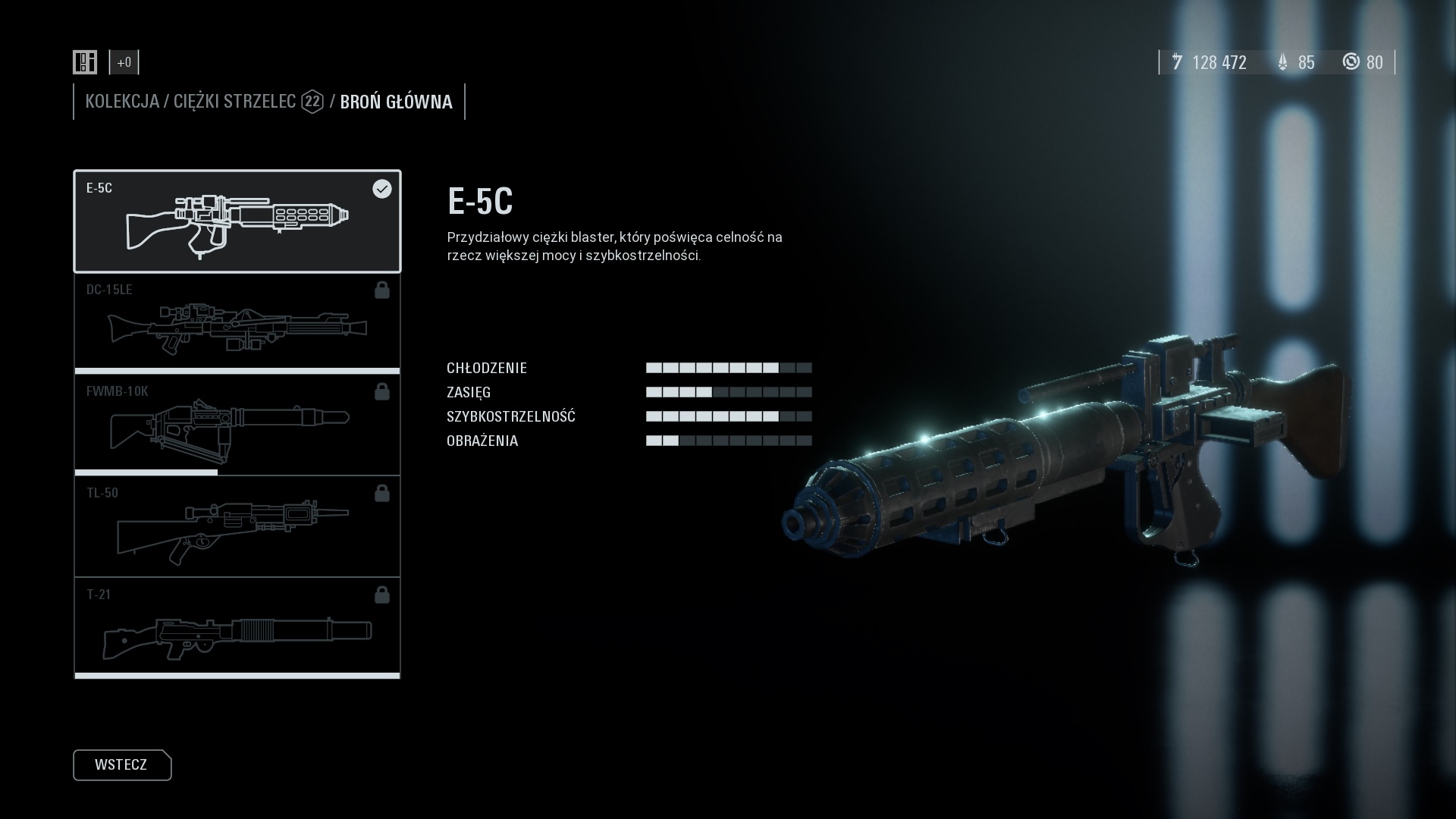Viewport: 1456px width, 819px height.
Task: Select the FWMB-10K weapon tile
Action: [x=237, y=425]
